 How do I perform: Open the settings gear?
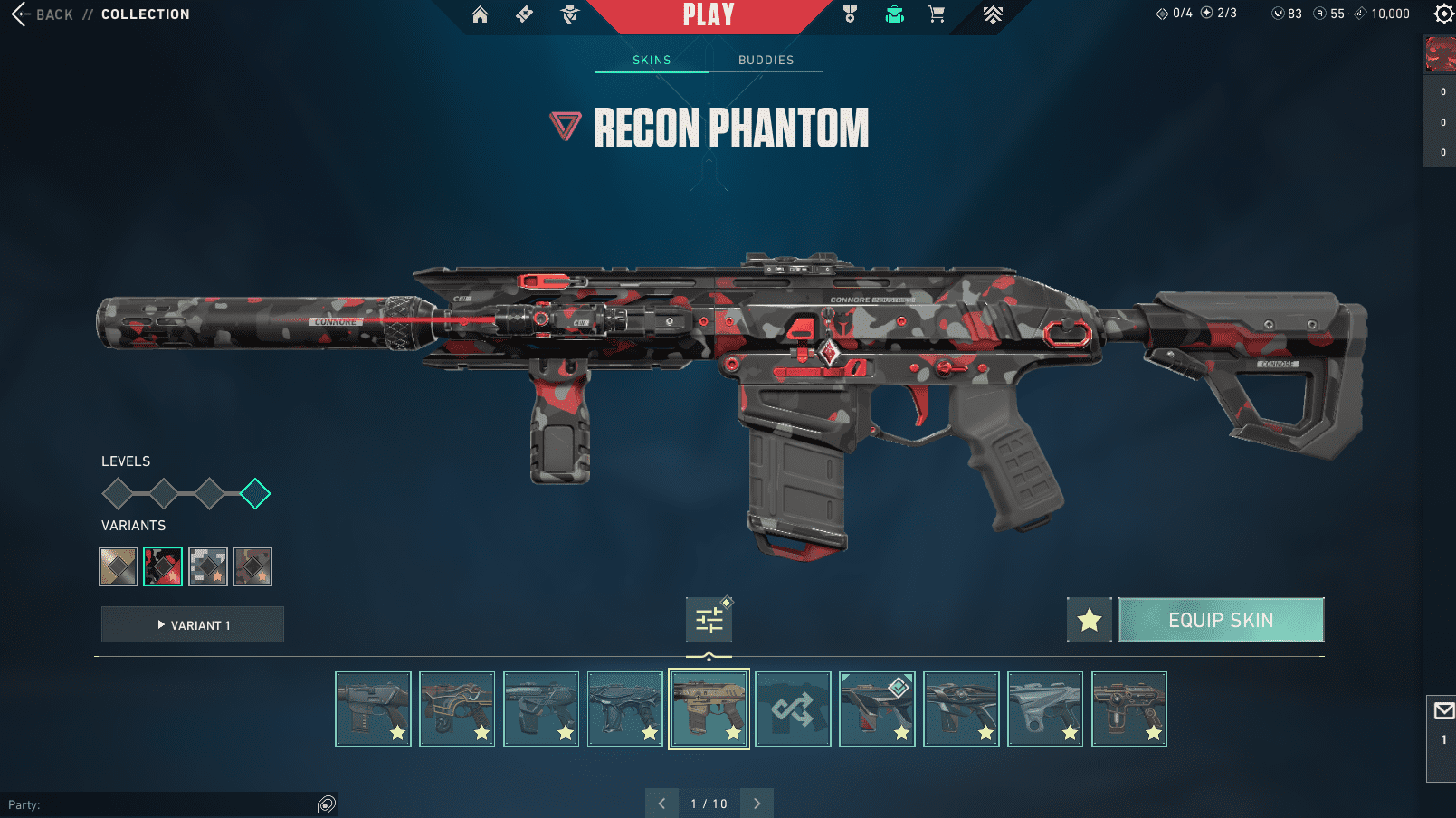coord(1443,14)
